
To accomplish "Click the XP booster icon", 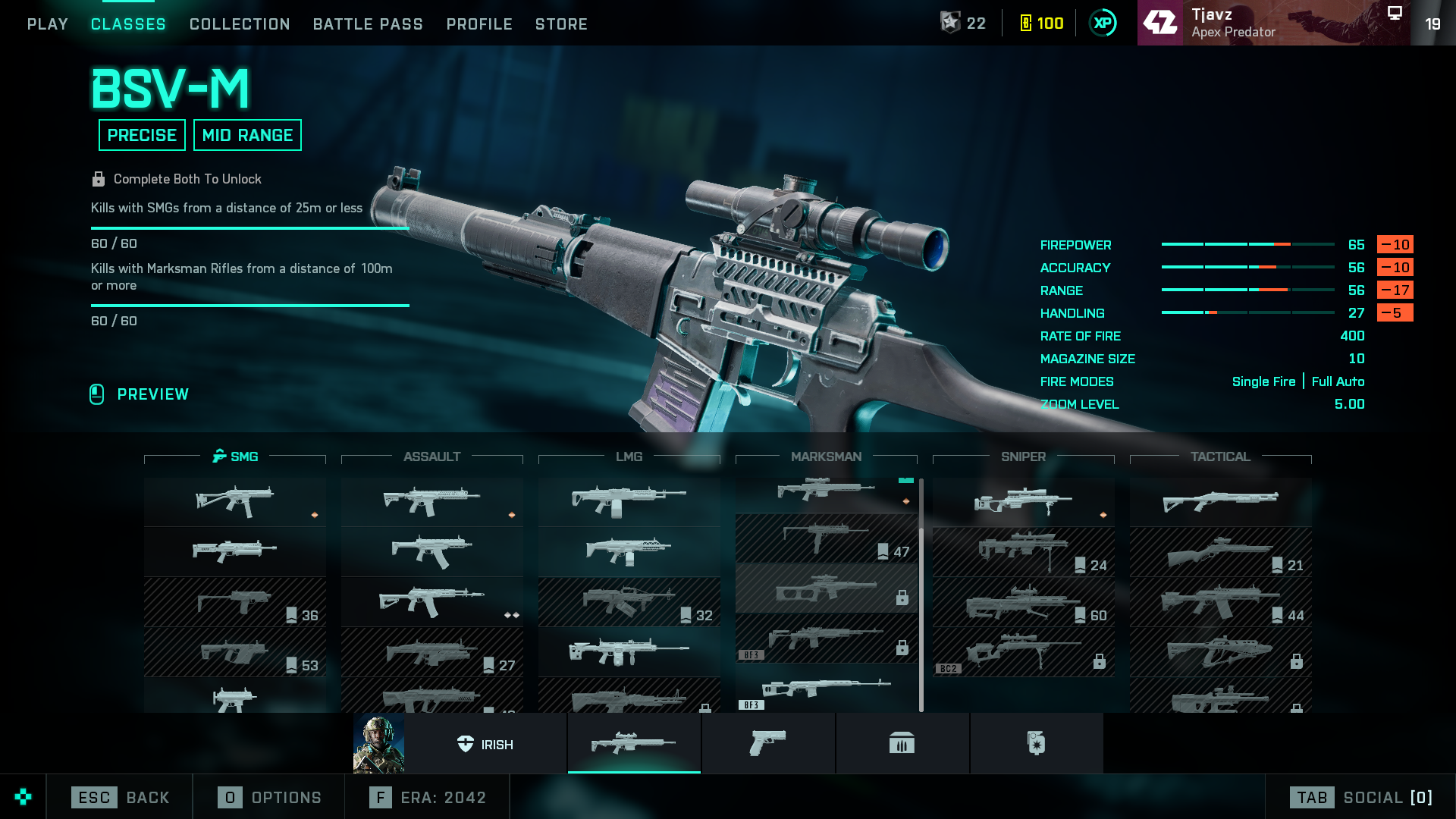I will click(x=1103, y=24).
